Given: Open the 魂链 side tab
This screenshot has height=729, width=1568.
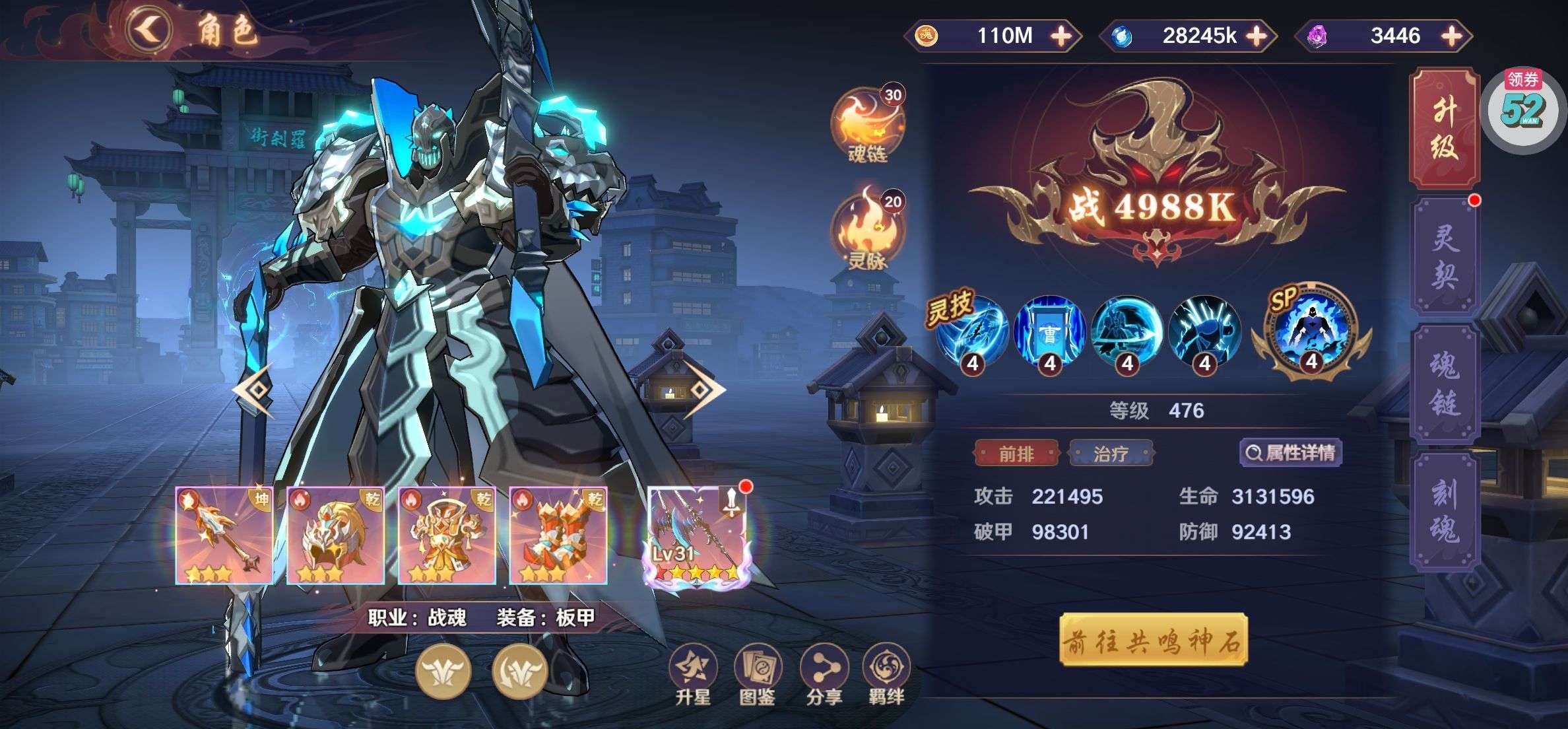Looking at the screenshot, I should point(1444,384).
